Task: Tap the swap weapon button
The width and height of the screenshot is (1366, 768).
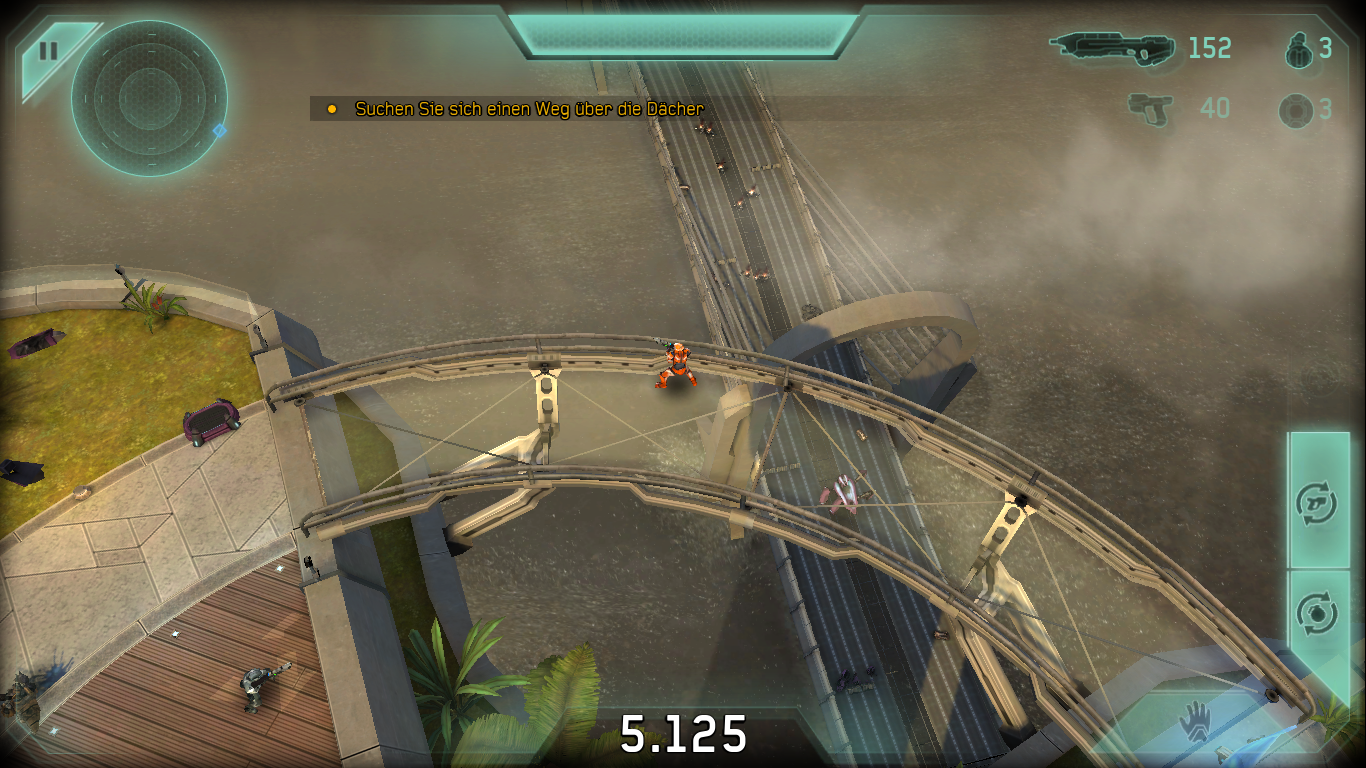Action: (1316, 501)
